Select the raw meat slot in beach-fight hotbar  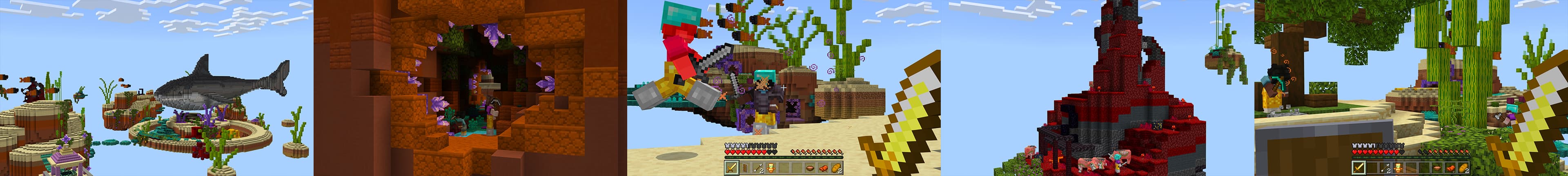tap(823, 168)
